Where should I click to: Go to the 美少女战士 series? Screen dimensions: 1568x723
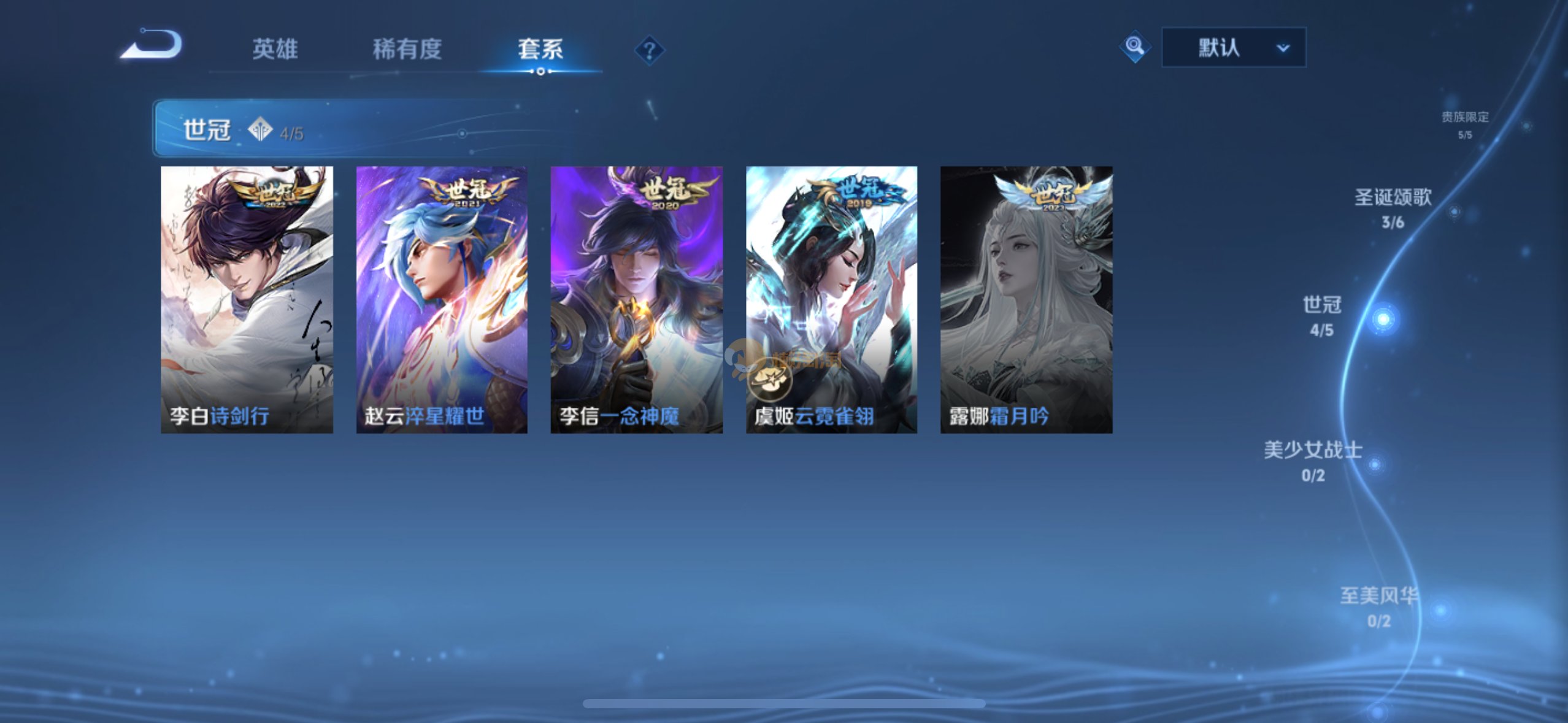(1313, 460)
